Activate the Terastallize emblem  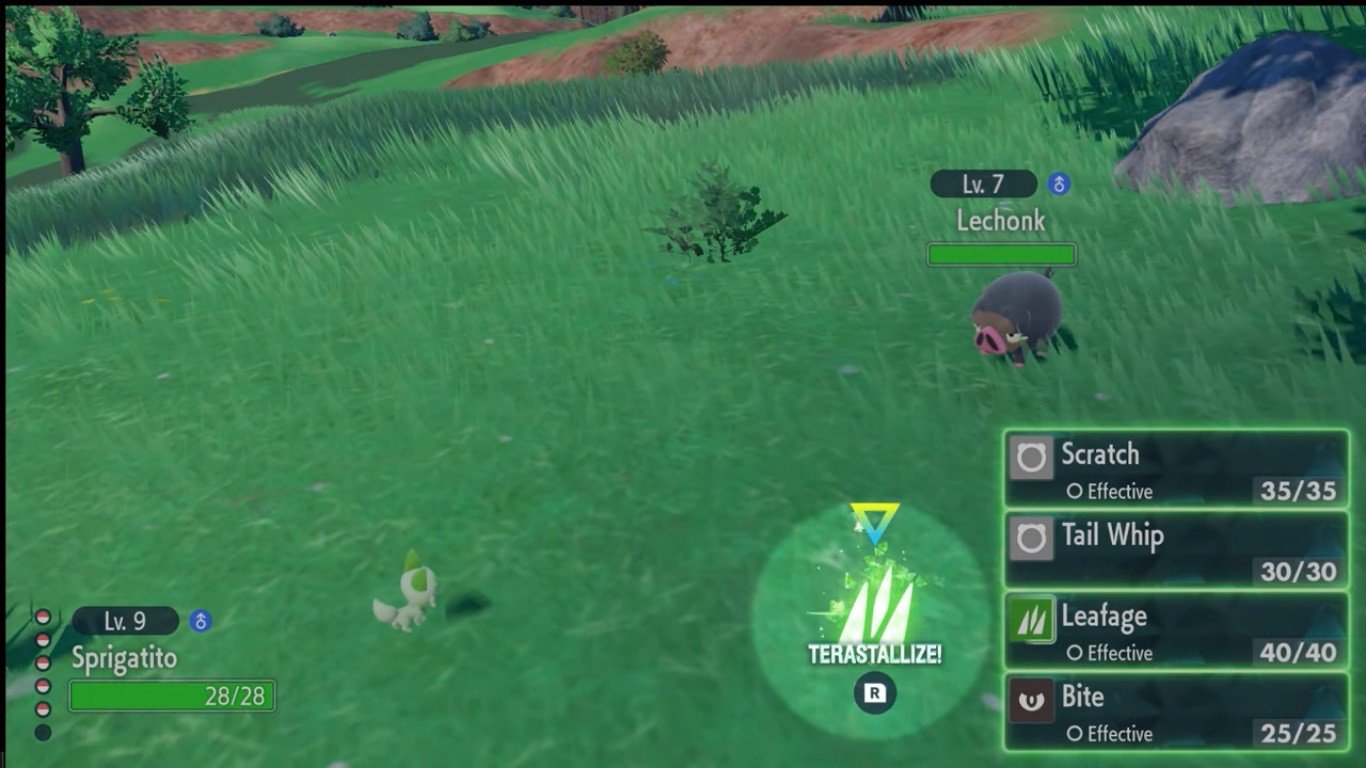[x=874, y=600]
